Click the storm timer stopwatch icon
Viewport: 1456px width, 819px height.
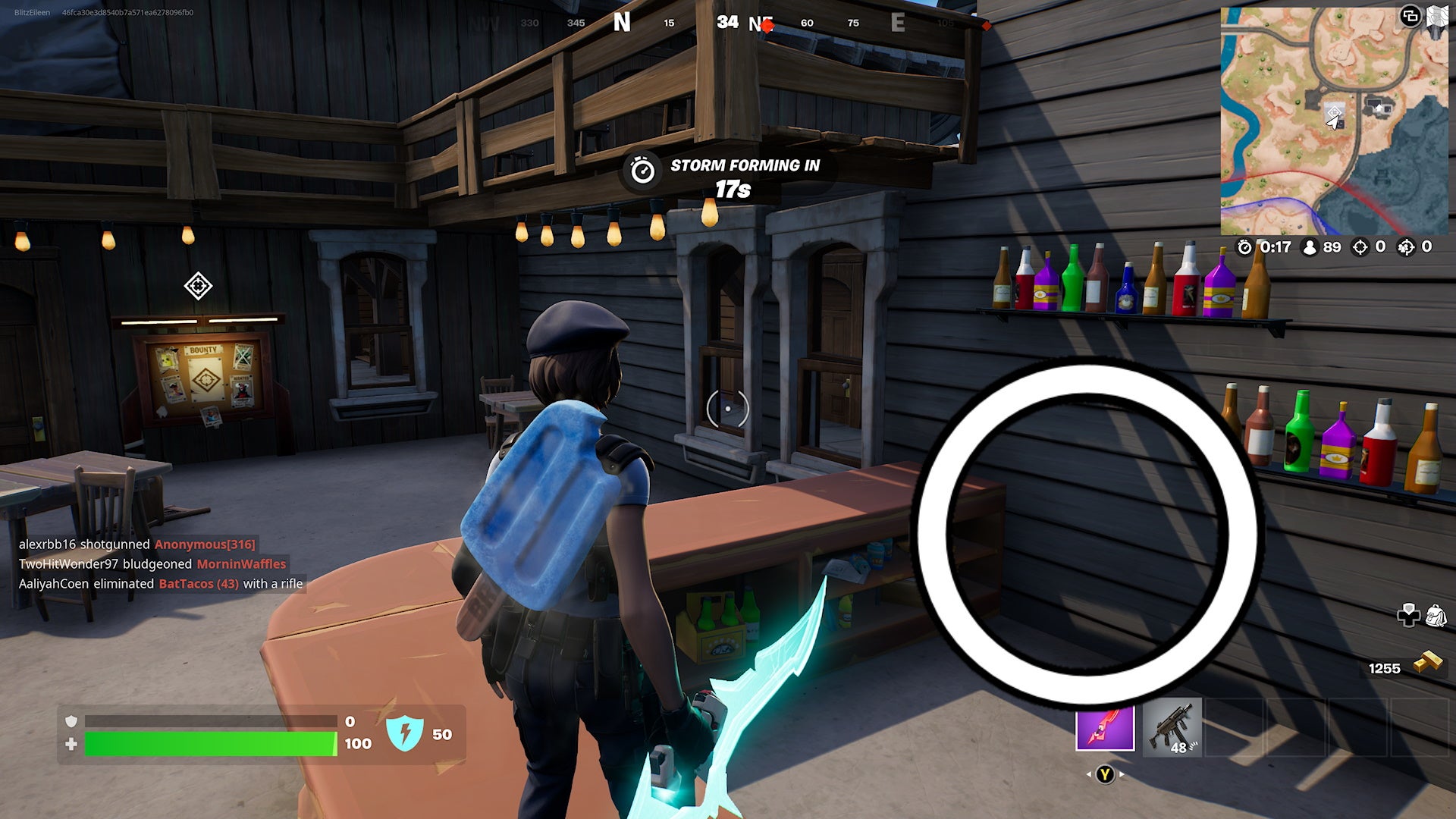point(1244,246)
